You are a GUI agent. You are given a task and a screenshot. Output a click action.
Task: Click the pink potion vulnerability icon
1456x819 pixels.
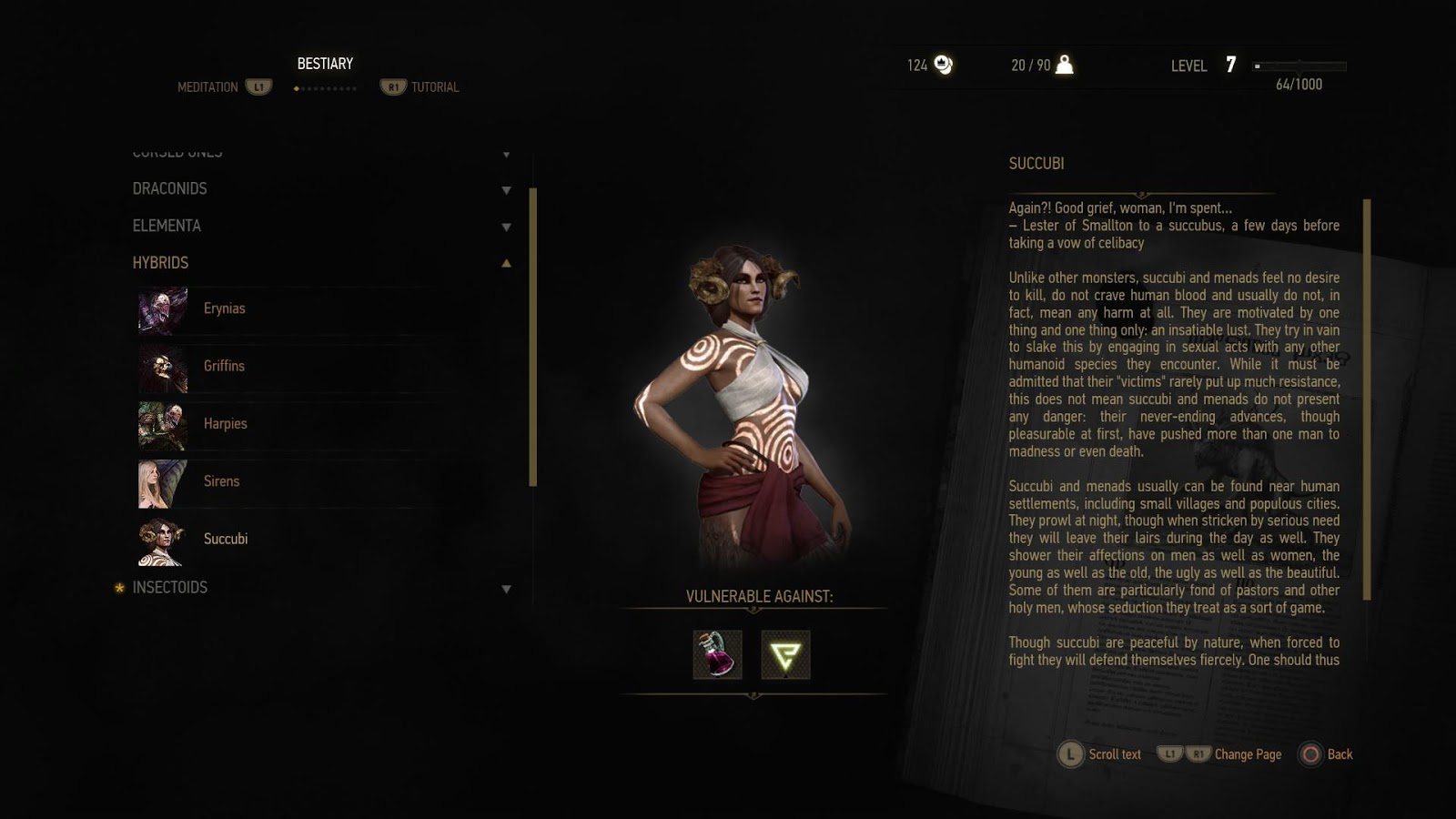(717, 654)
